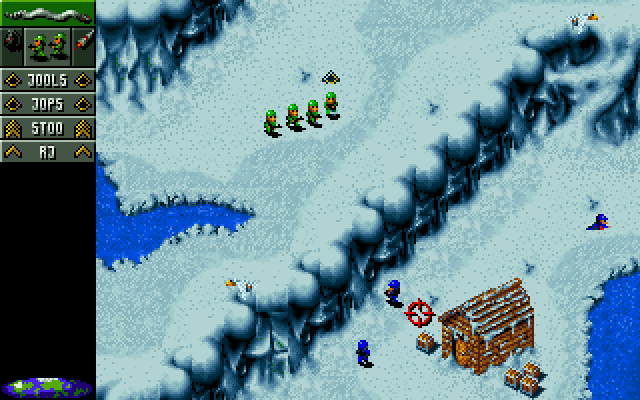This screenshot has height=400, width=640.
Task: Click the snake squad banner
Action: click(47, 14)
